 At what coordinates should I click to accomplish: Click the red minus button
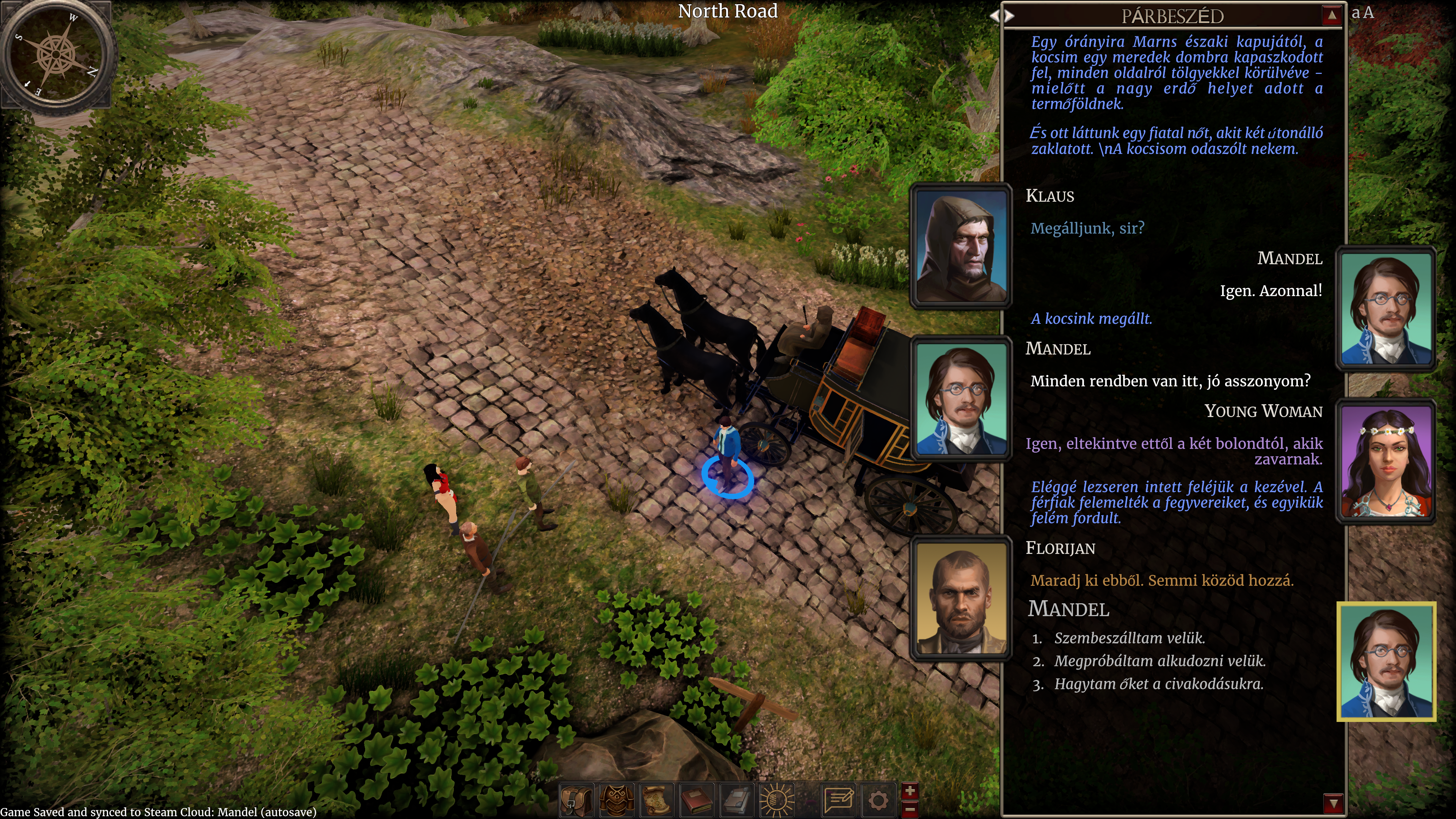point(910,810)
